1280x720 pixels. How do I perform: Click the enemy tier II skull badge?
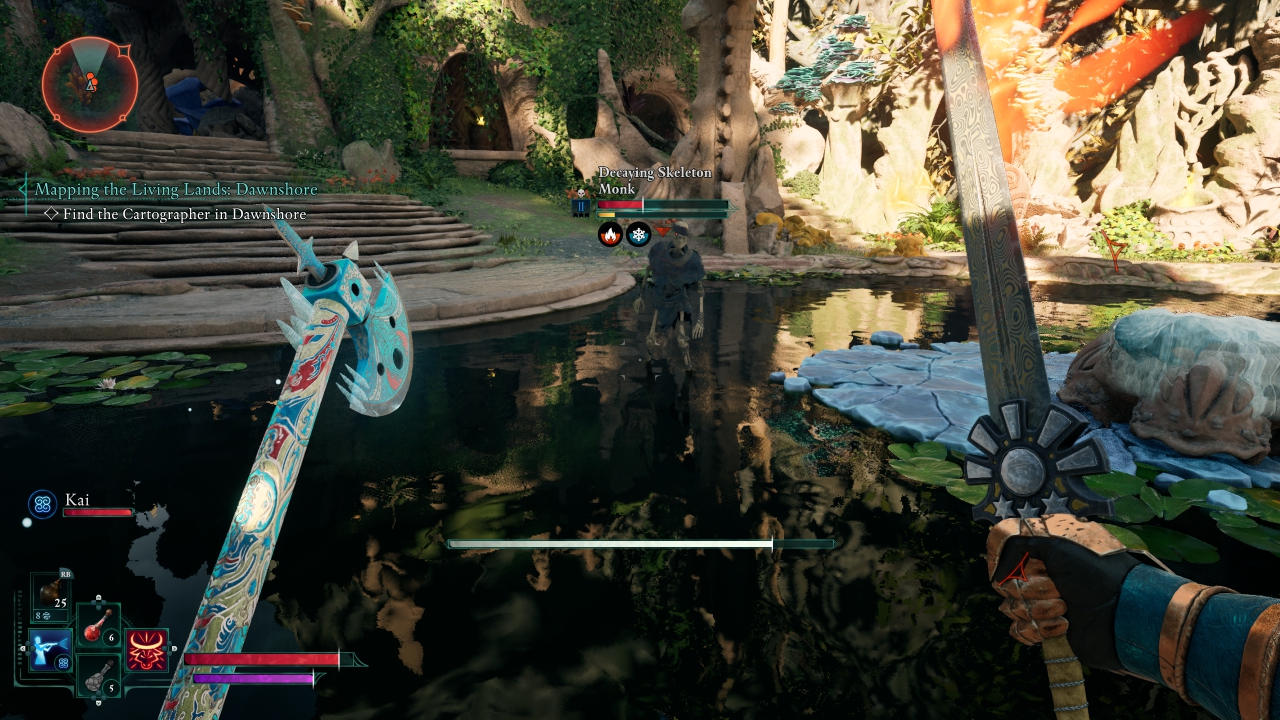click(580, 206)
